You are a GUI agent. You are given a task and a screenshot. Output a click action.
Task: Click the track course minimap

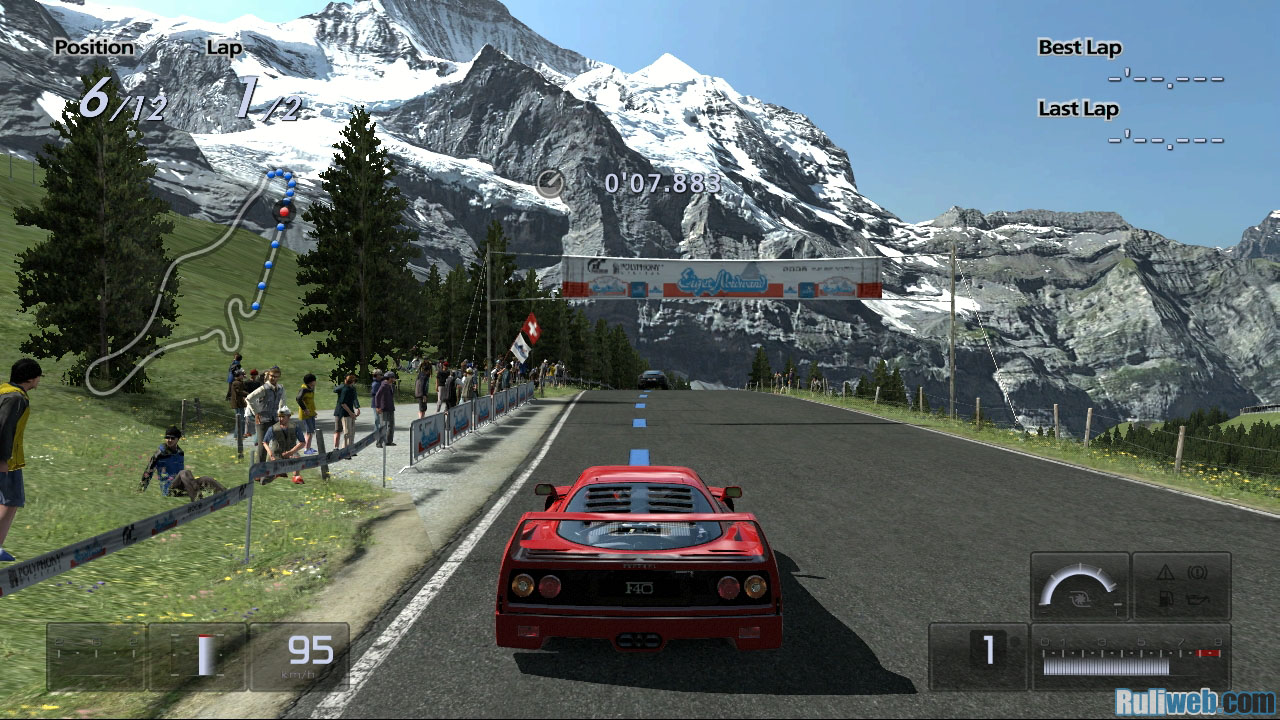190,280
